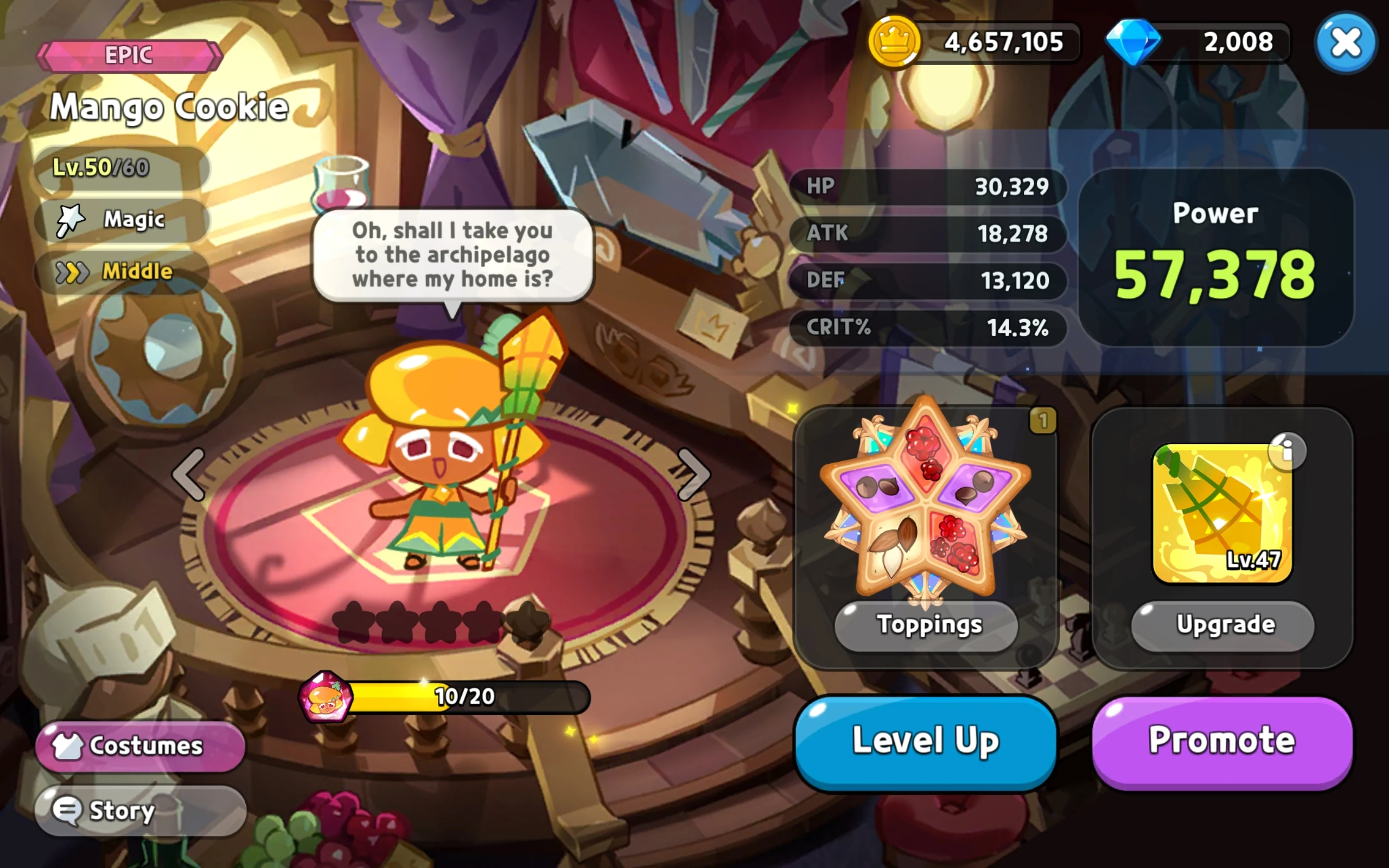Switch to the Costumes screen
The image size is (1389, 868).
click(x=141, y=744)
